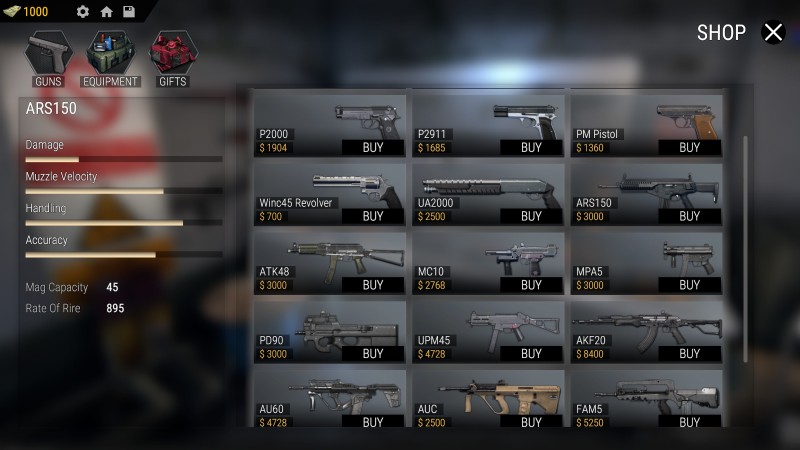Screen dimensions: 800x450
Task: Purchase the UPM45 for $4728
Action: pyautogui.click(x=531, y=354)
